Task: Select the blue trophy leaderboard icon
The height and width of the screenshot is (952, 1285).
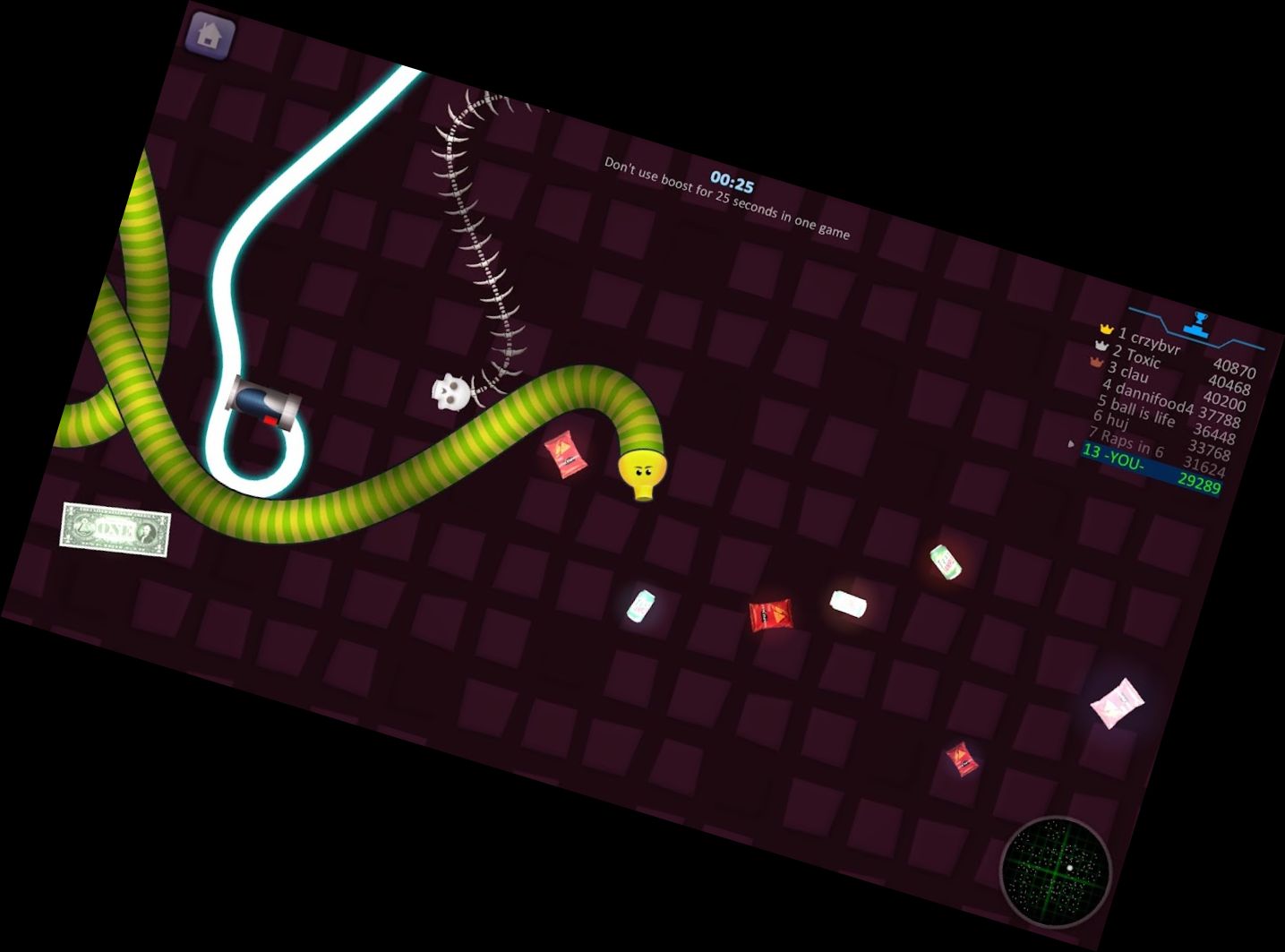Action: [x=1200, y=322]
